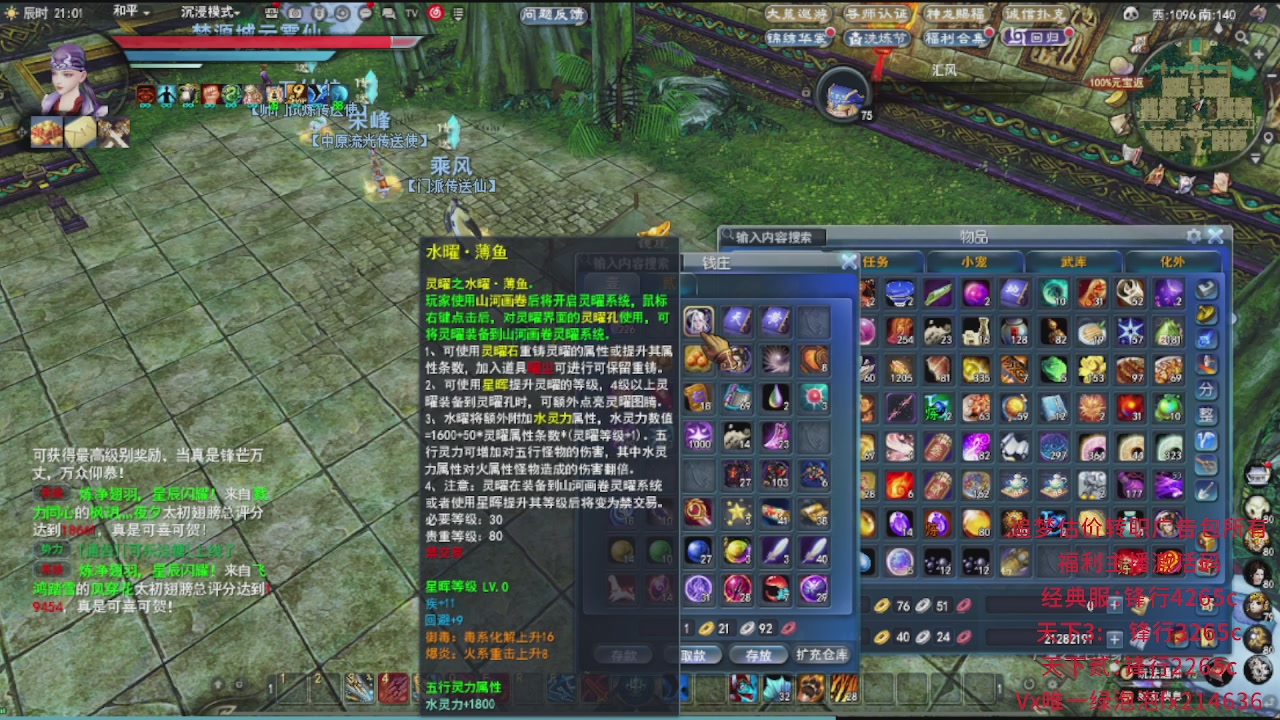Screen dimensions: 1280x720
Task: Open the 武库 tab
Action: click(x=1075, y=262)
